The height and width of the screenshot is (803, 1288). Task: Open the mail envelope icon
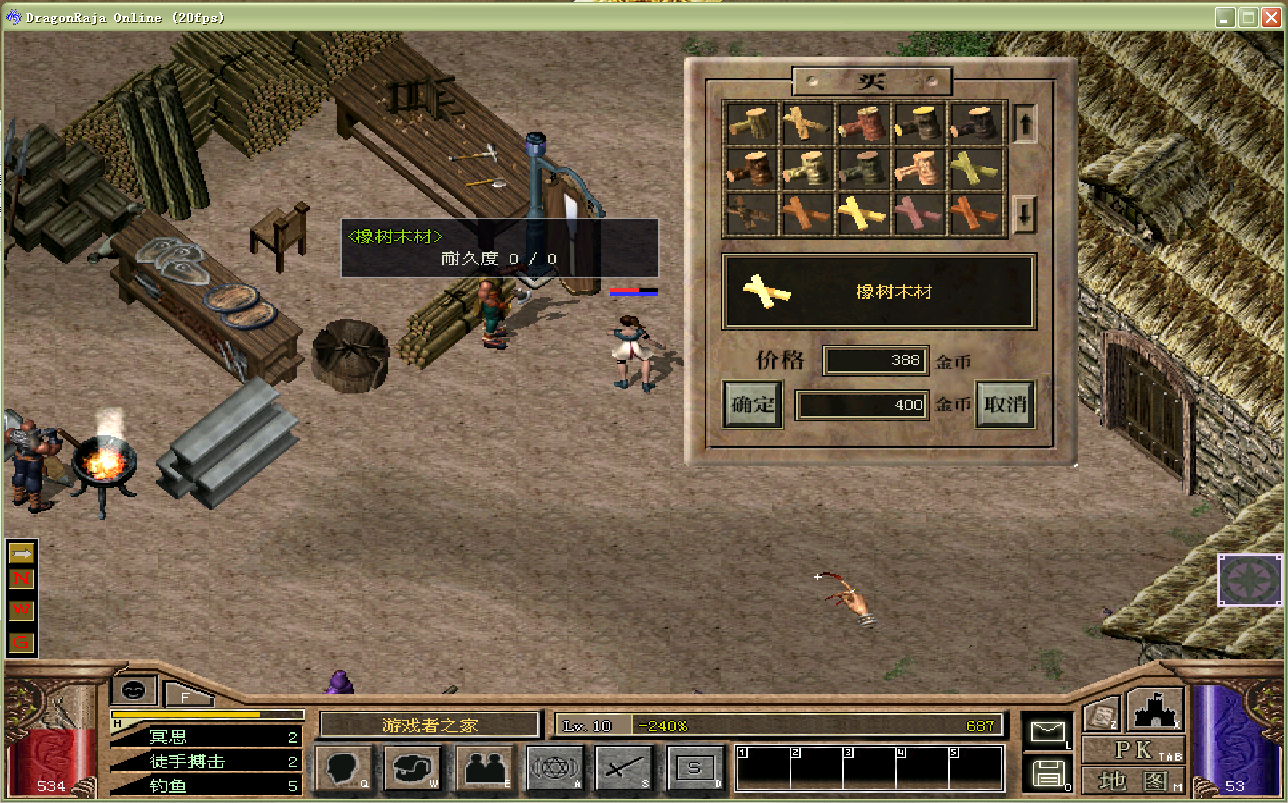click(1045, 733)
